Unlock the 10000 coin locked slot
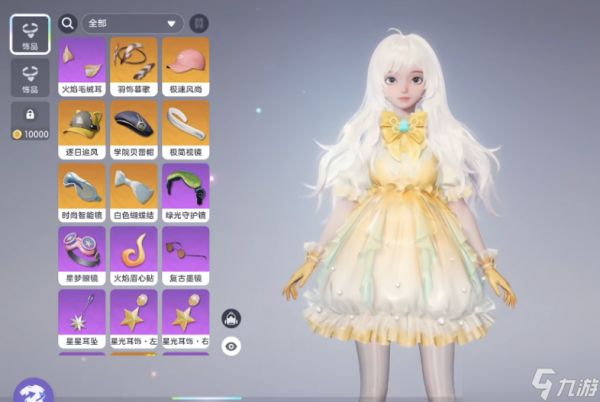 tap(30, 121)
